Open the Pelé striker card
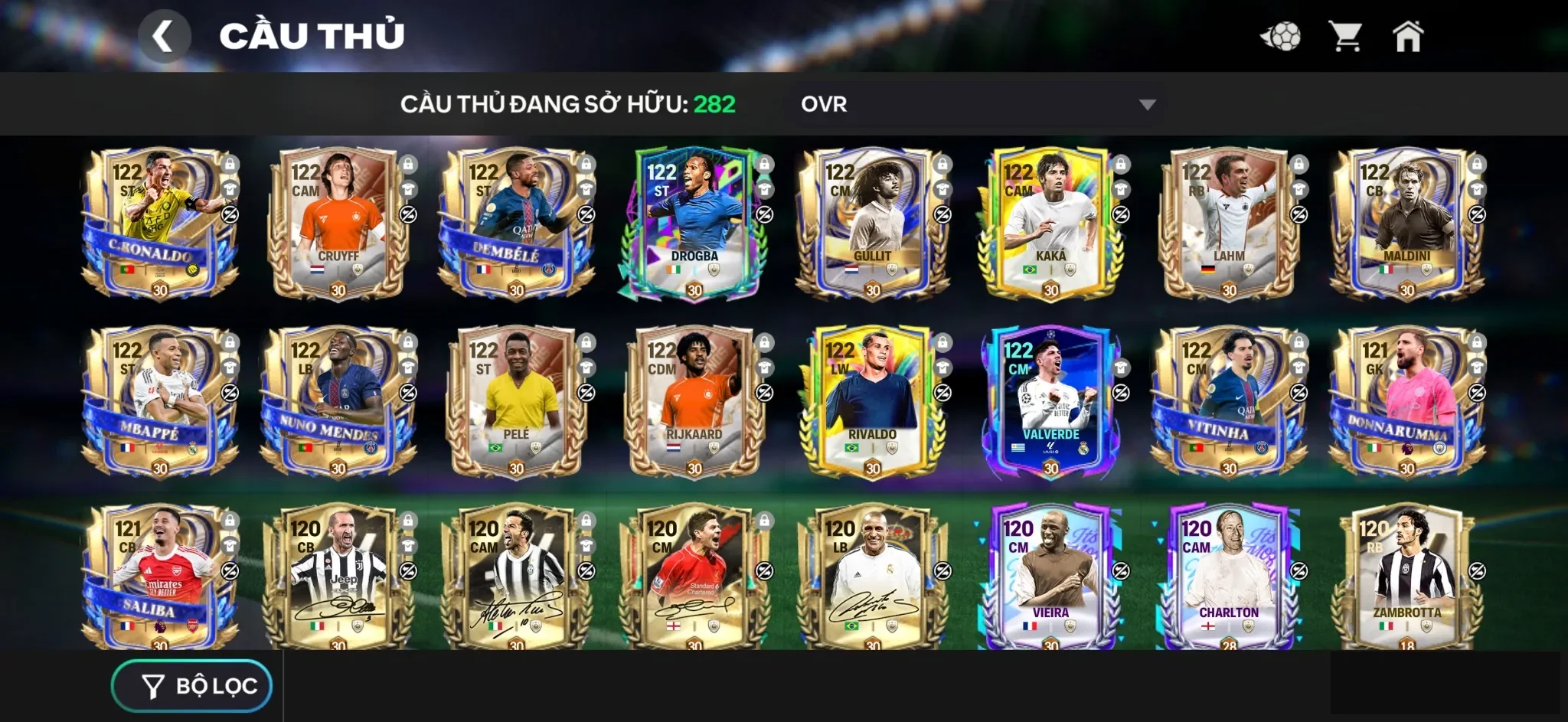Viewport: 1568px width, 722px height. [515, 401]
